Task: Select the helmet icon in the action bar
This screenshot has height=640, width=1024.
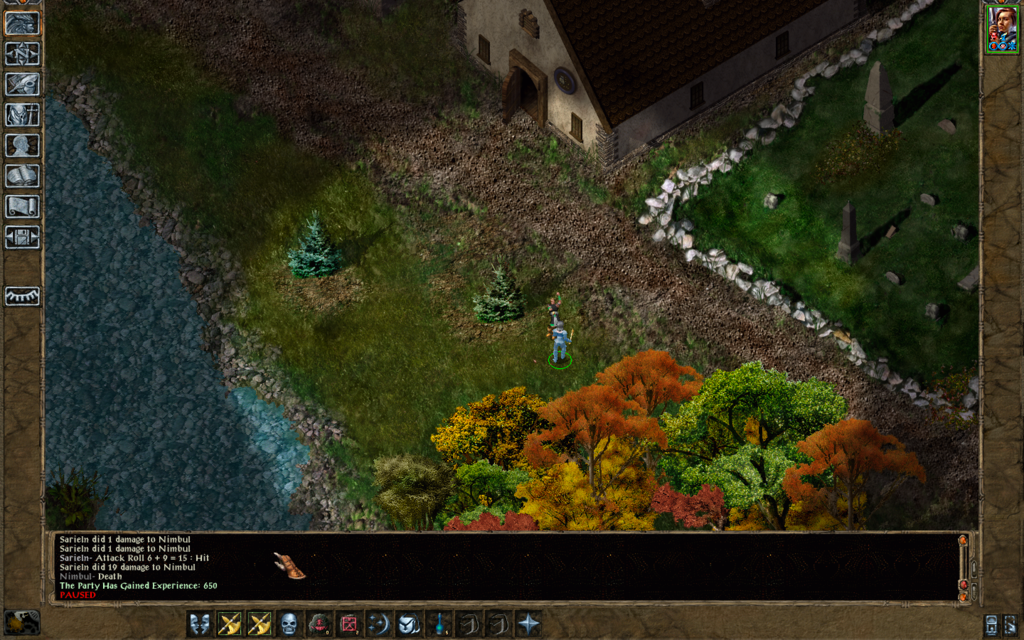Action: [x=408, y=624]
